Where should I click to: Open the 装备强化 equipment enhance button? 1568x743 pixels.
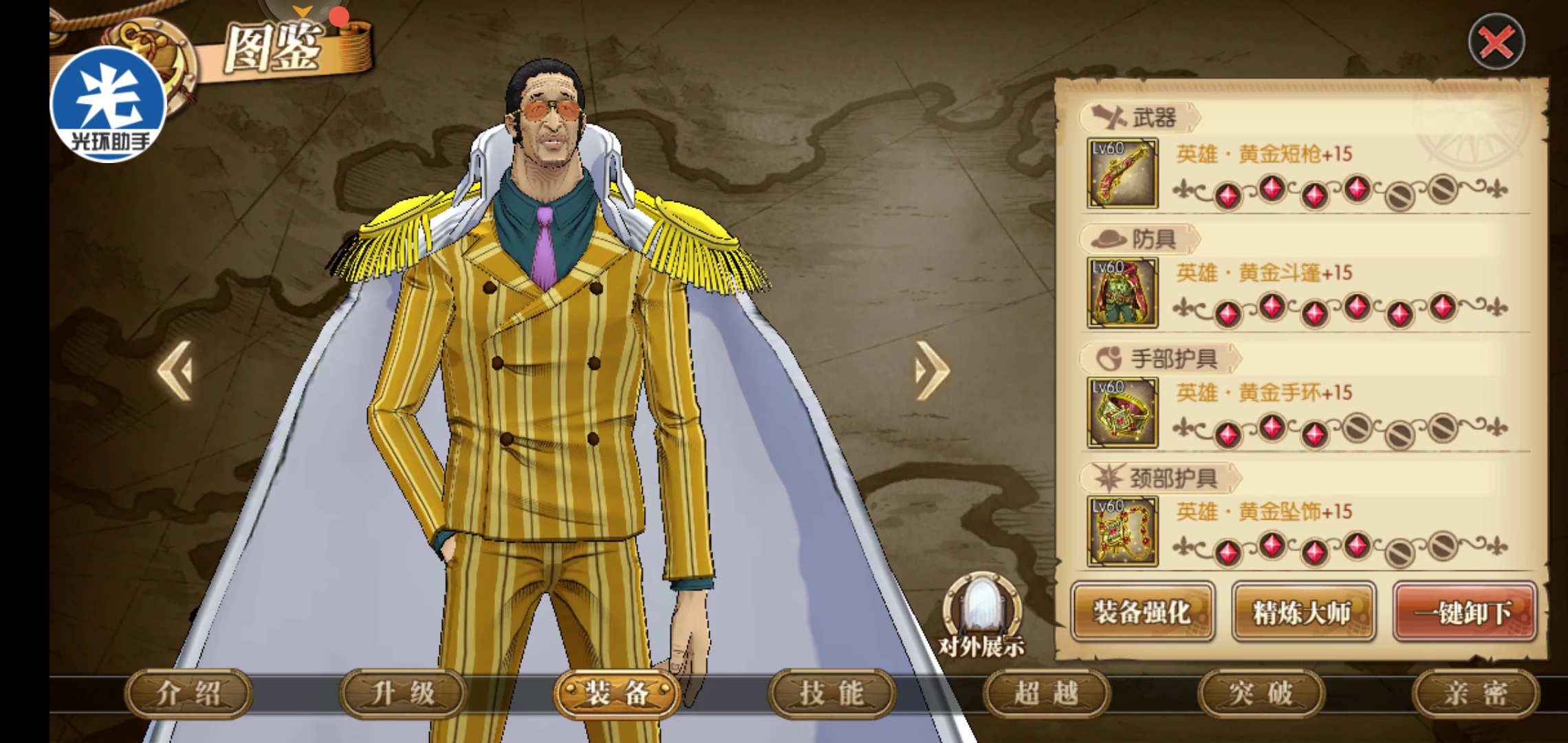(1142, 612)
